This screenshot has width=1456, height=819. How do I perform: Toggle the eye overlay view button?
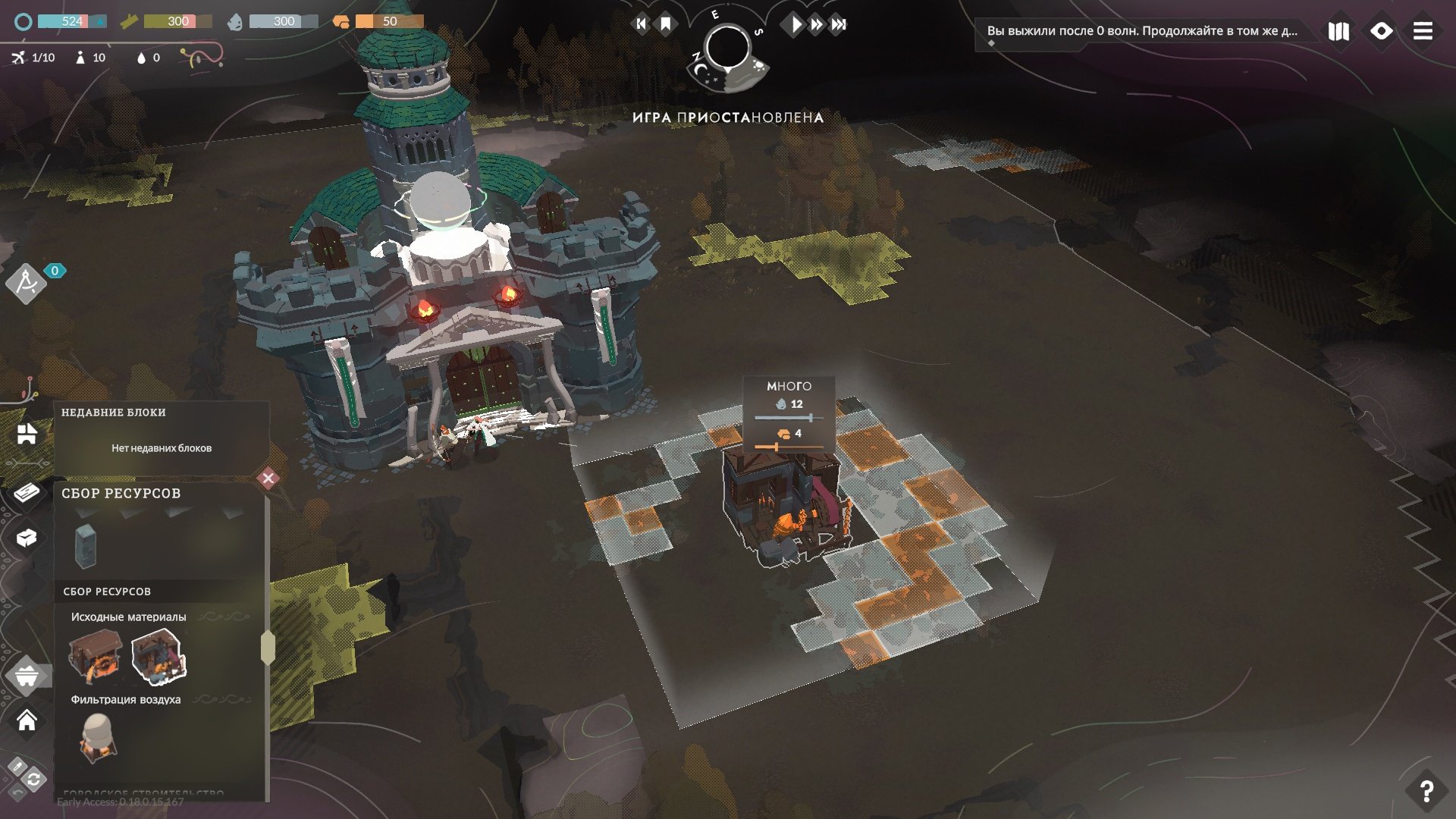pos(1381,31)
